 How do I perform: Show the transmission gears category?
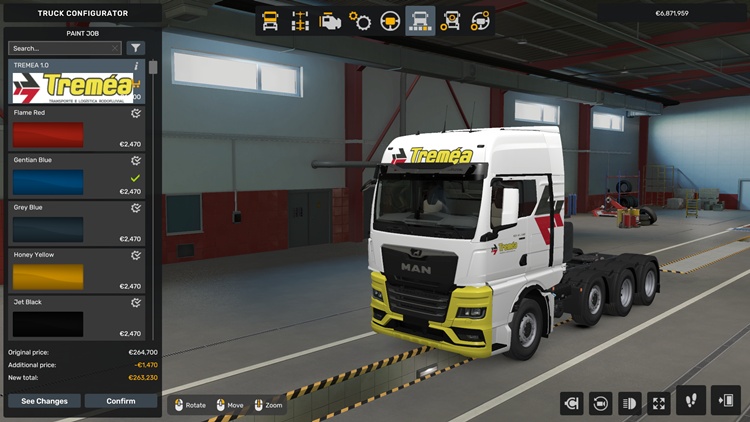(360, 20)
